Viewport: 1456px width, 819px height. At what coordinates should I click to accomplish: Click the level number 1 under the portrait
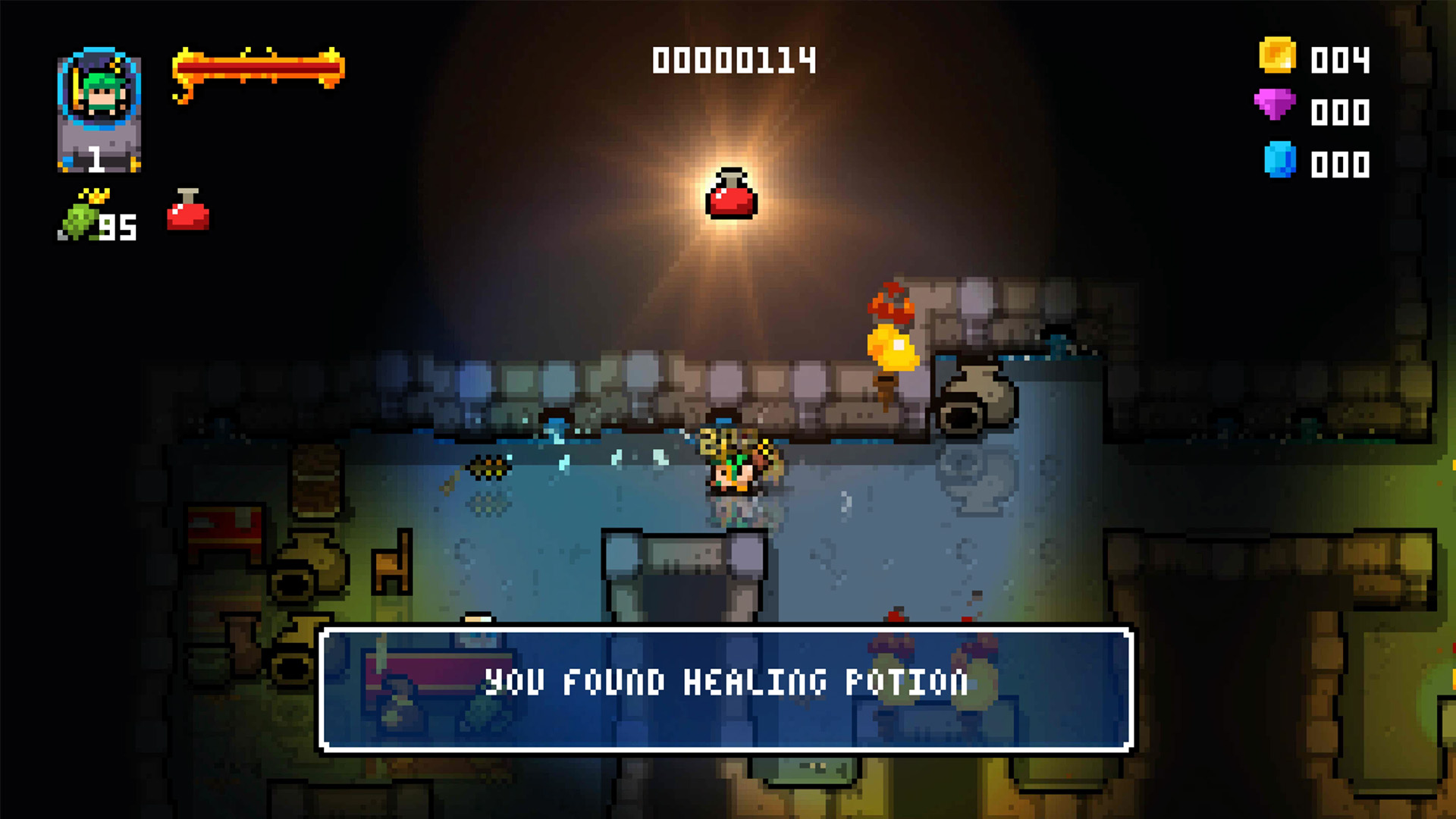pyautogui.click(x=97, y=159)
